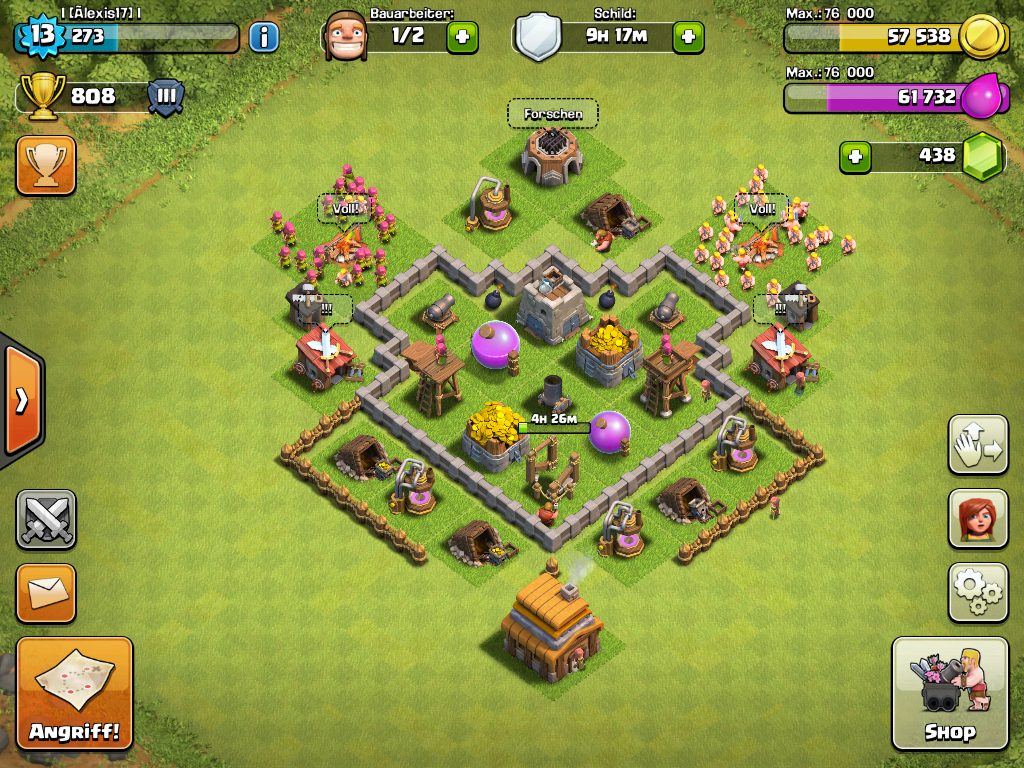Add a builder with the green plus
This screenshot has height=768, width=1024.
click(x=462, y=38)
